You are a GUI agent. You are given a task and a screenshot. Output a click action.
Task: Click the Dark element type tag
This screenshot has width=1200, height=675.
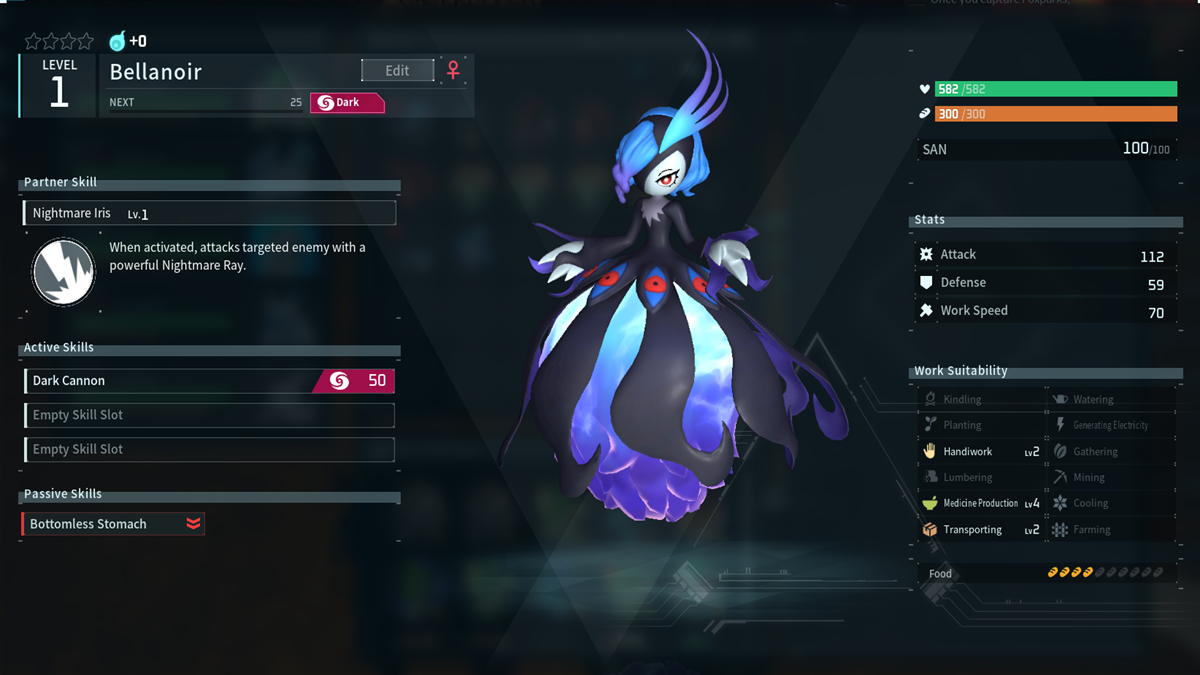[x=347, y=102]
